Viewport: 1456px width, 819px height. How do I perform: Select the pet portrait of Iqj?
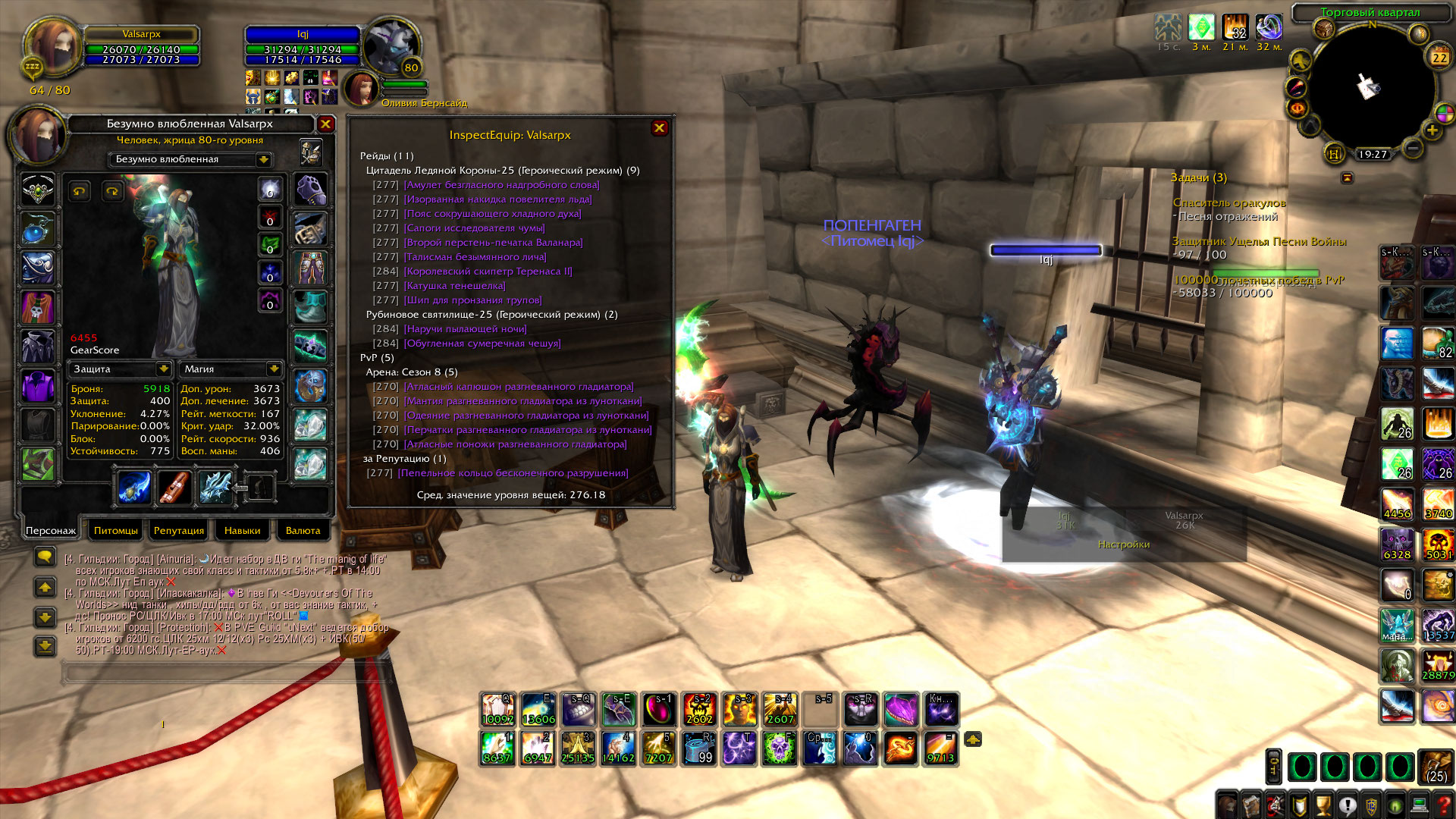(x=361, y=89)
